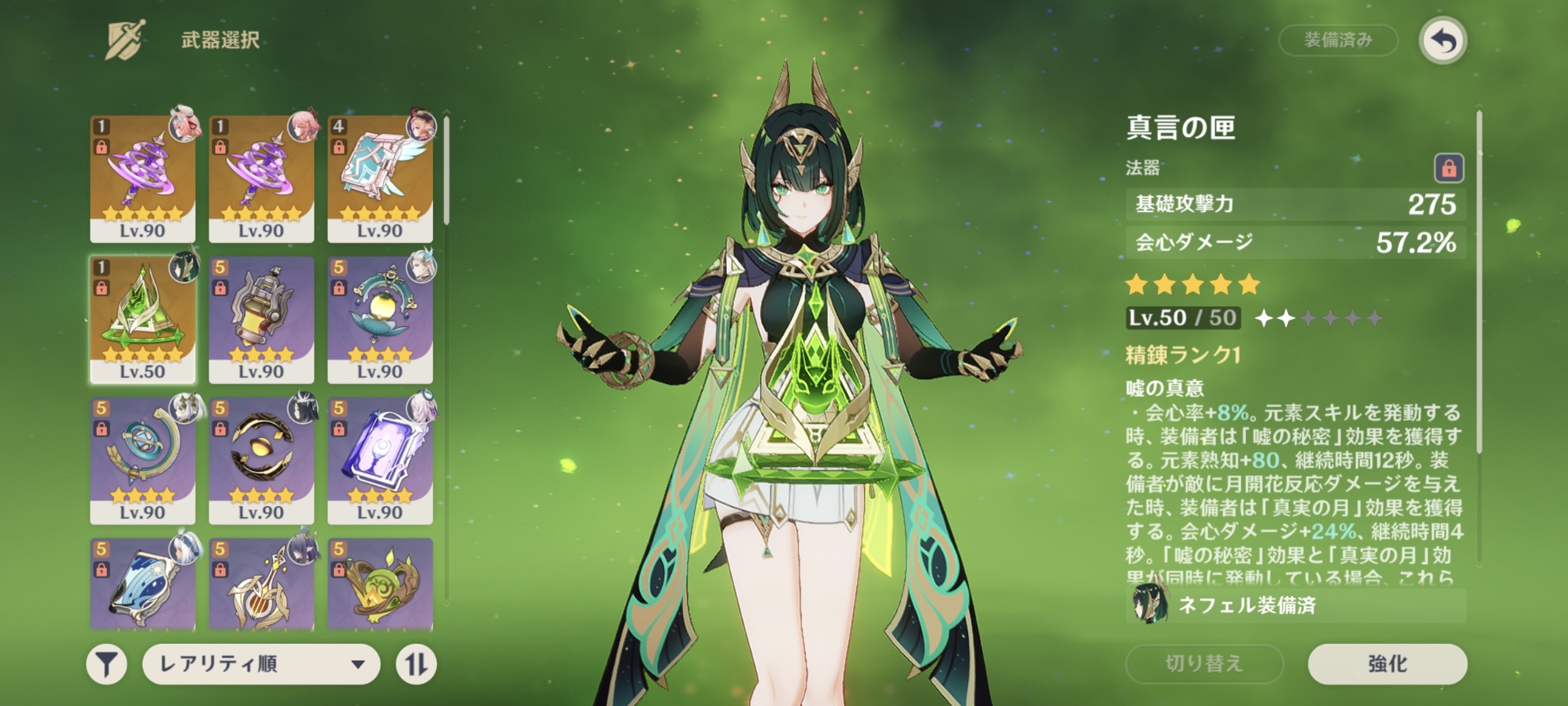Screen dimensions: 1568x706
Task: Click the 強化 enhance button
Action: tap(1387, 664)
